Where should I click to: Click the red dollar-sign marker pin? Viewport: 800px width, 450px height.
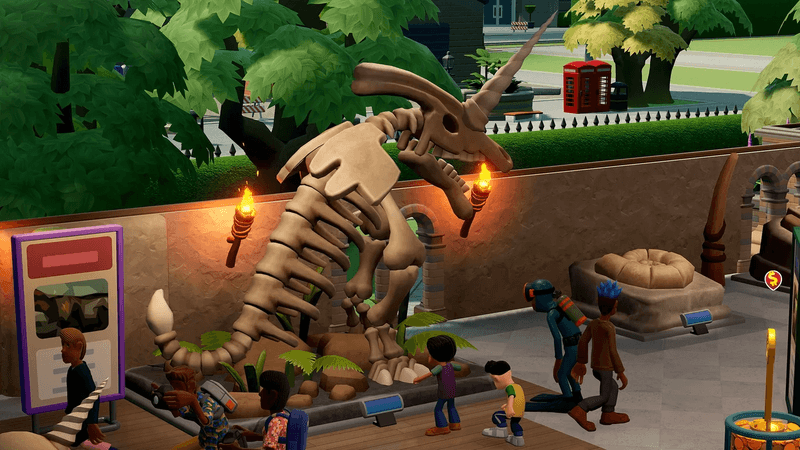[x=773, y=280]
